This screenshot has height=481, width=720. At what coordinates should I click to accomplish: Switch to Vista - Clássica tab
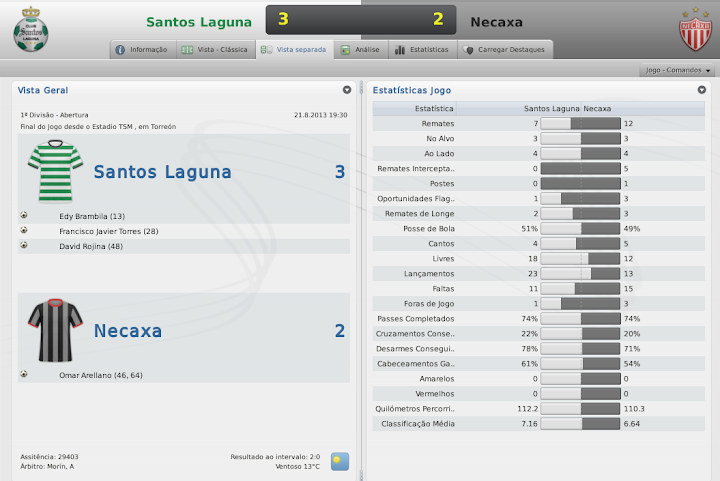tap(214, 49)
